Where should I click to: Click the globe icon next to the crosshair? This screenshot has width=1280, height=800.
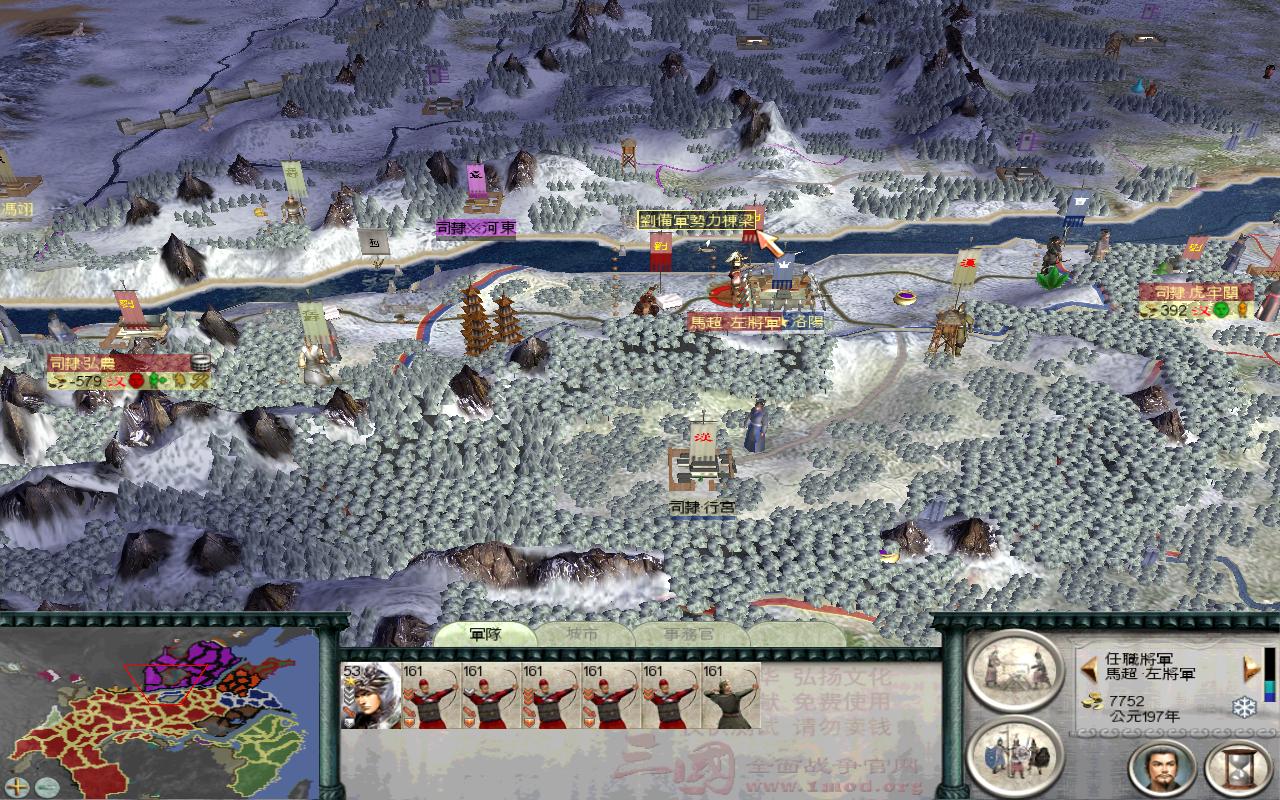click(x=45, y=786)
